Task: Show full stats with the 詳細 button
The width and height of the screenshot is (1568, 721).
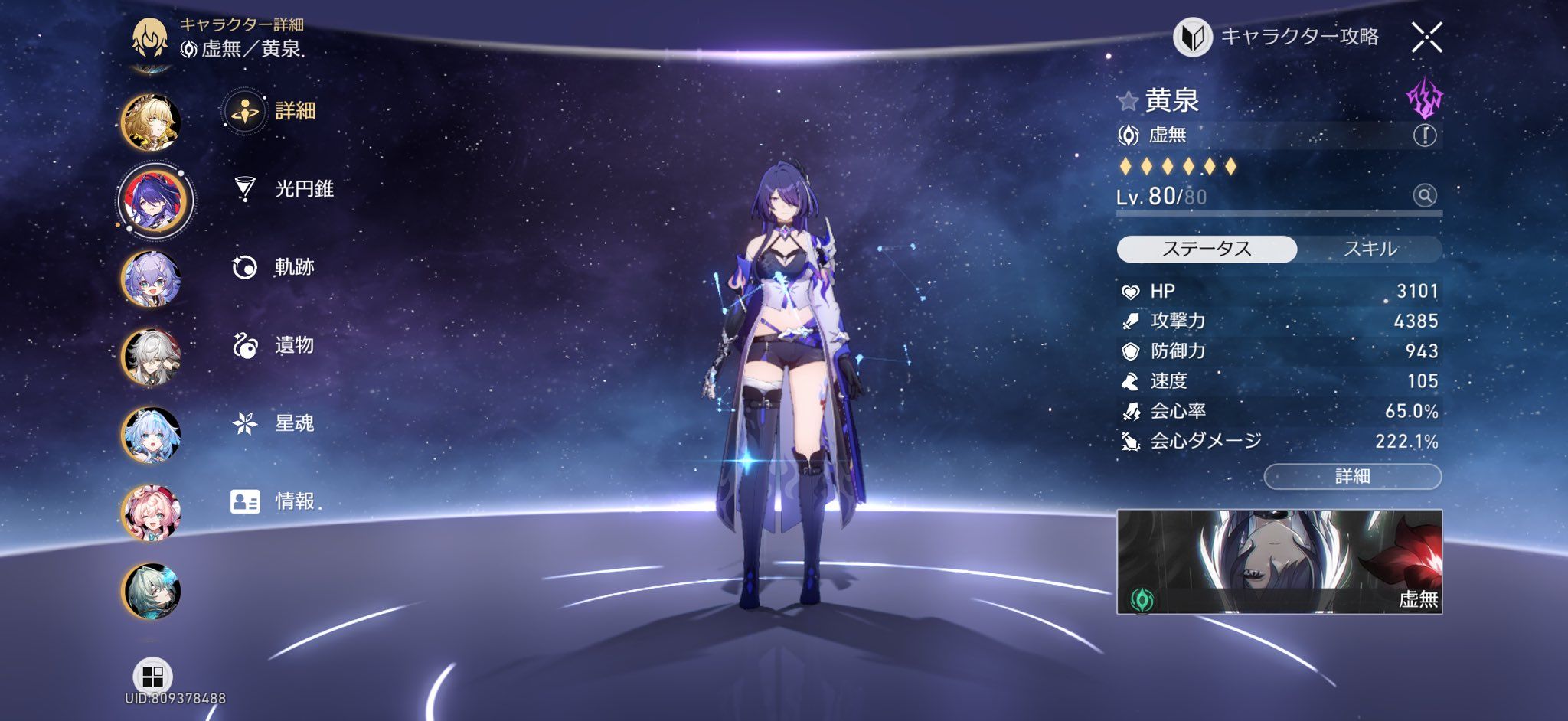Action: pyautogui.click(x=1352, y=476)
